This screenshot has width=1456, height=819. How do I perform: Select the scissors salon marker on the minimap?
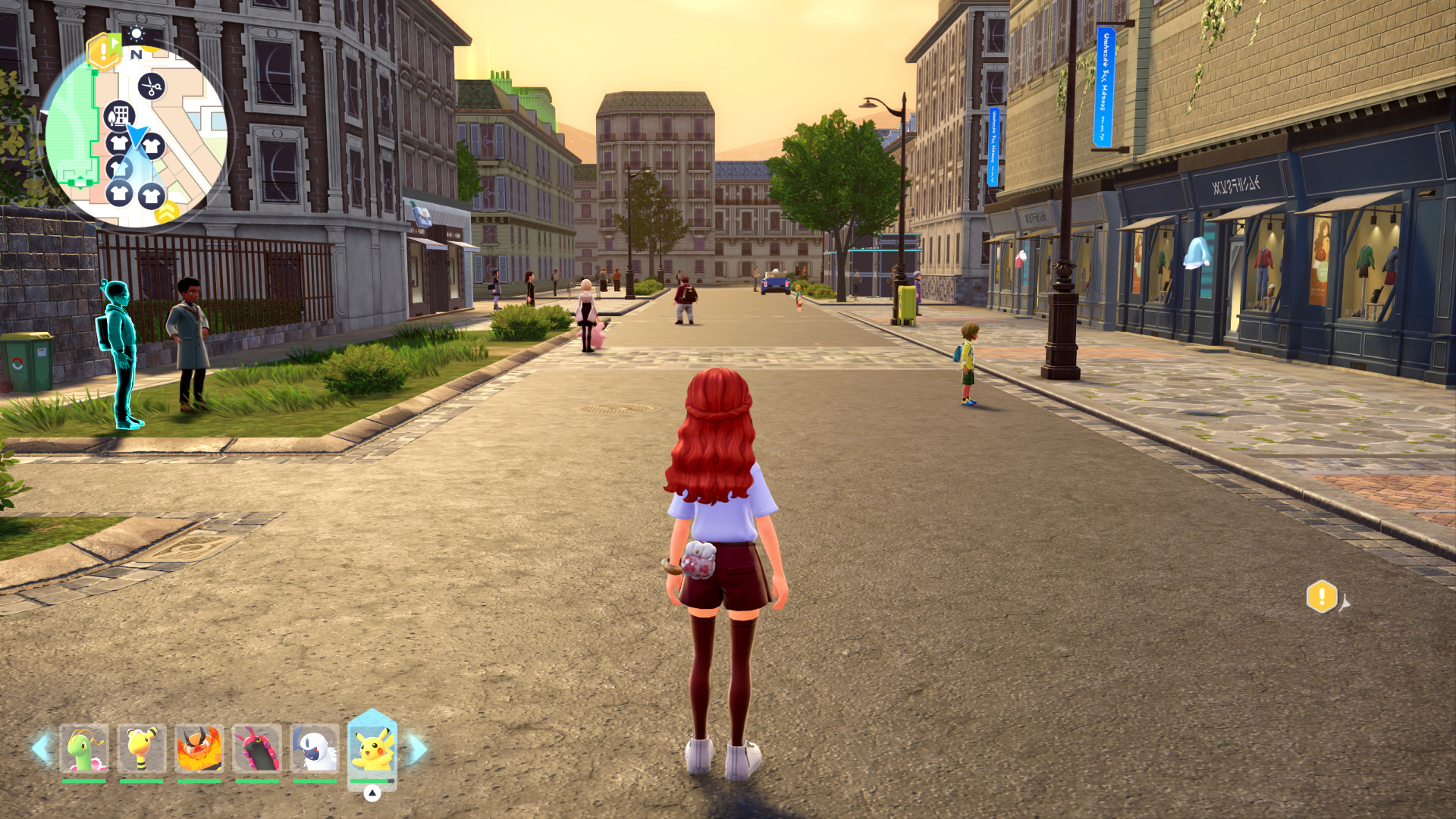tap(152, 86)
